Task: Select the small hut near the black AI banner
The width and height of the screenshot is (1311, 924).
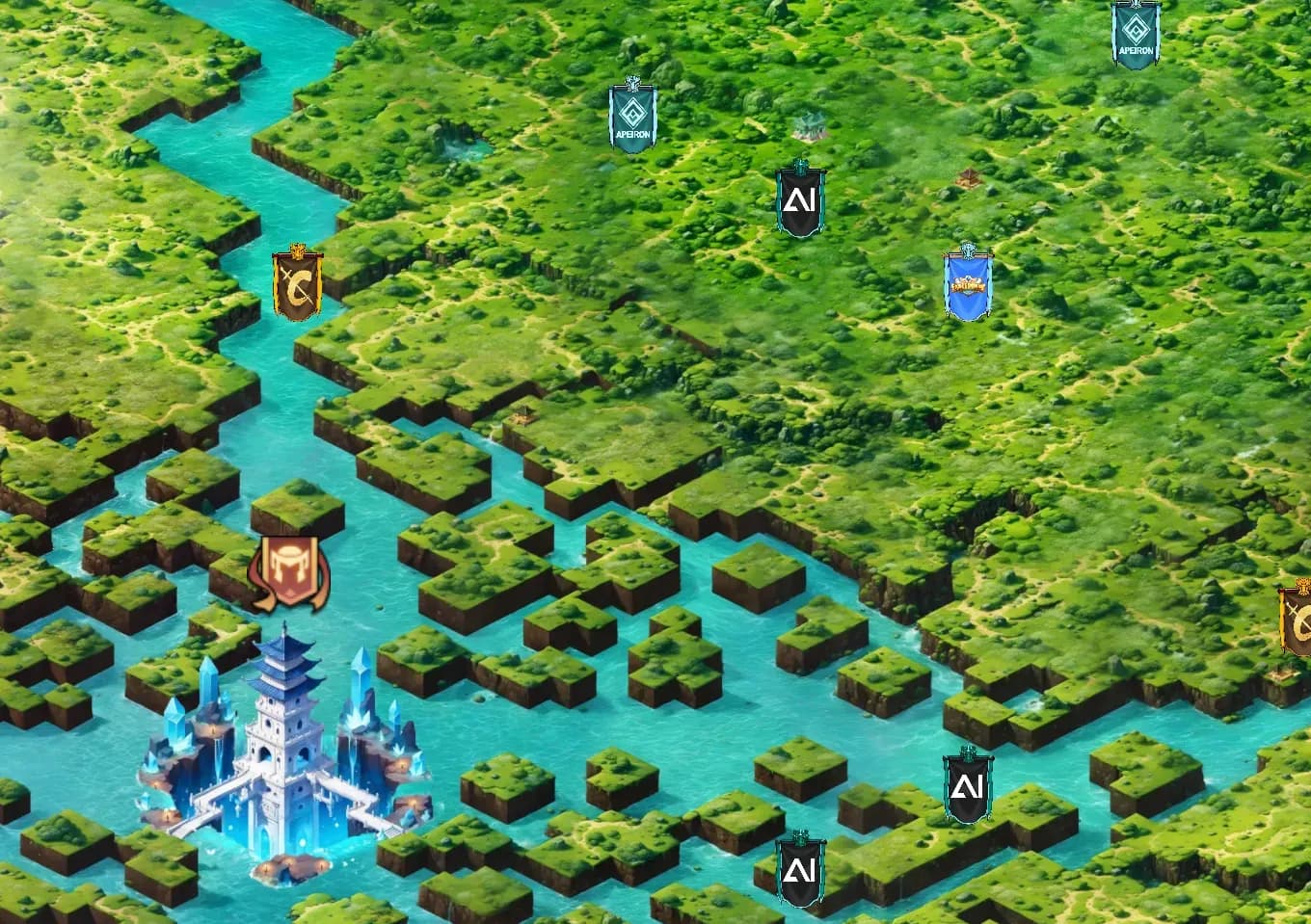Action: (969, 178)
